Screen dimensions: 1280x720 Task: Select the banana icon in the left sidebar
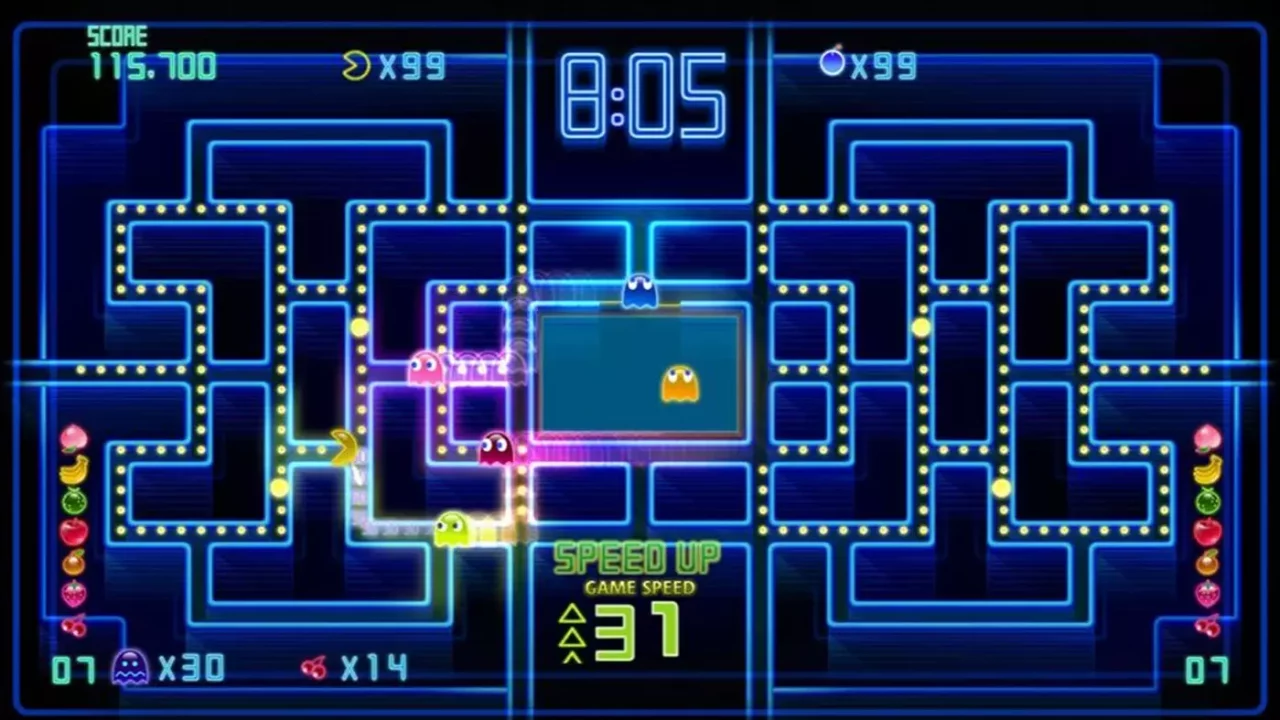click(73, 470)
